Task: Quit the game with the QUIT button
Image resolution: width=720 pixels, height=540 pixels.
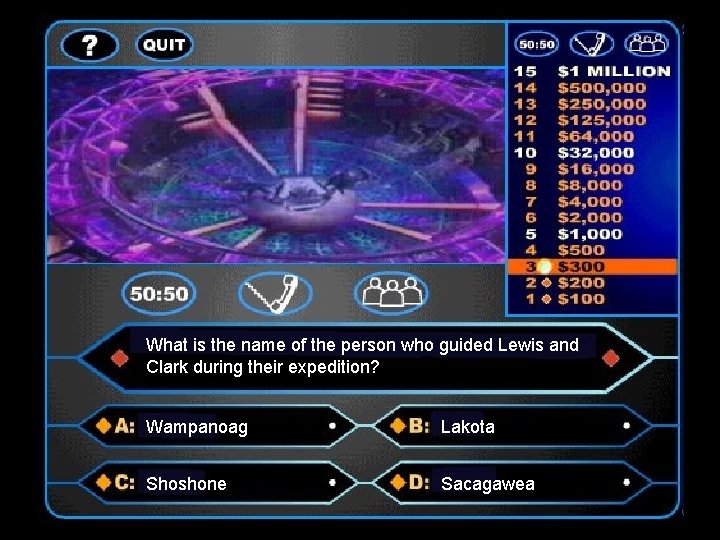Action: click(x=164, y=45)
